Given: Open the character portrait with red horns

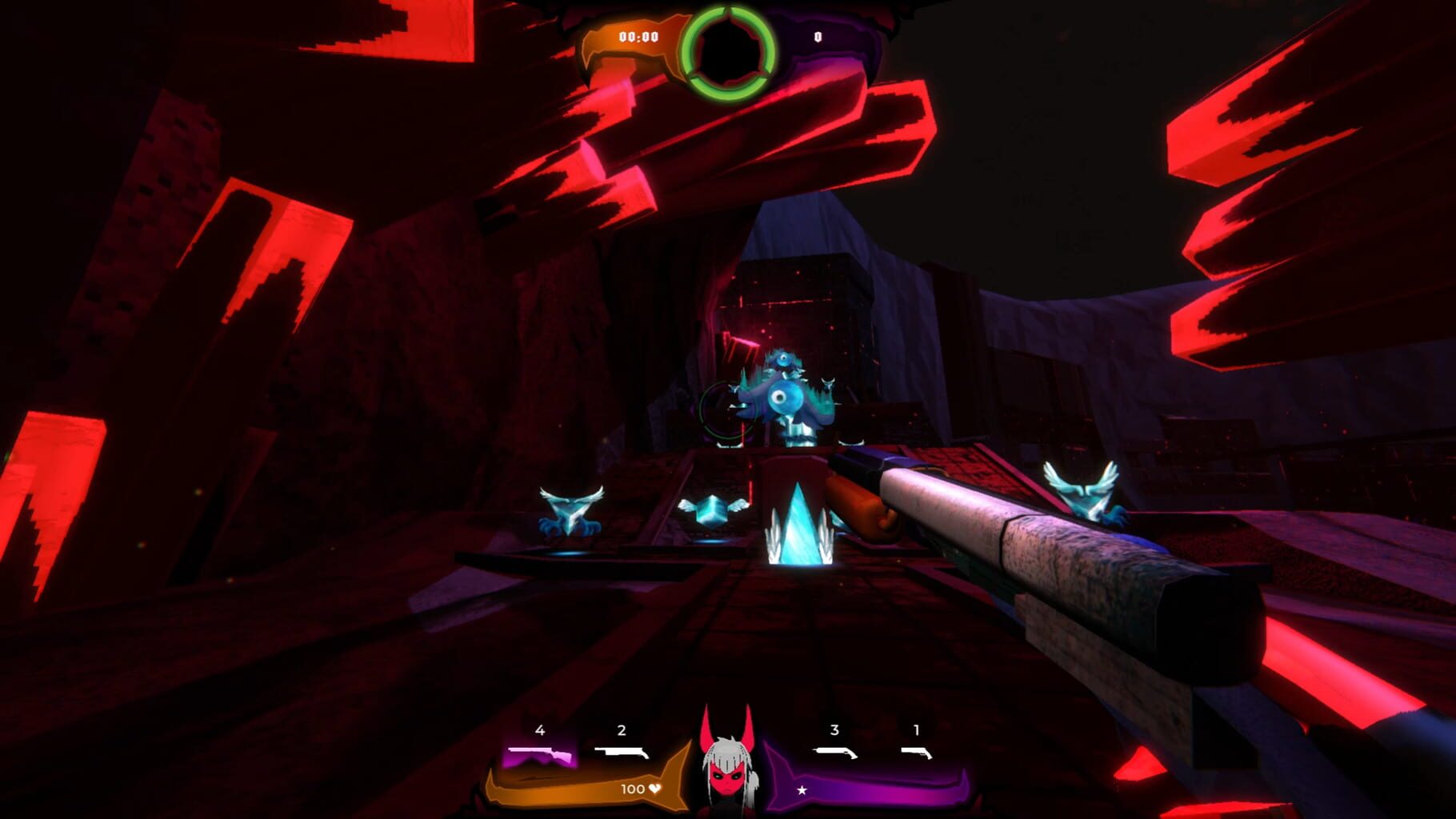Looking at the screenshot, I should (726, 772).
